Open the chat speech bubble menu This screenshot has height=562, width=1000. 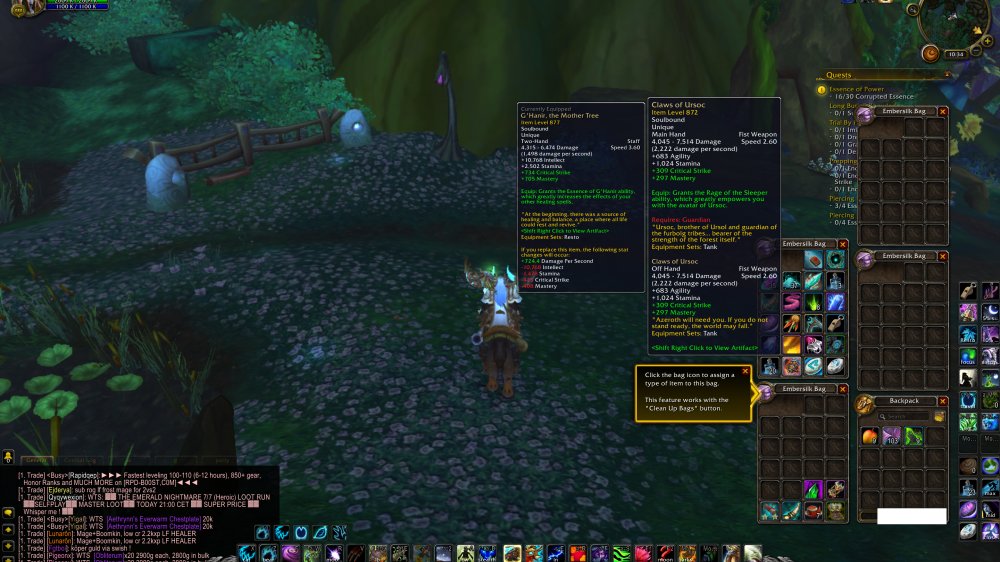(x=8, y=512)
